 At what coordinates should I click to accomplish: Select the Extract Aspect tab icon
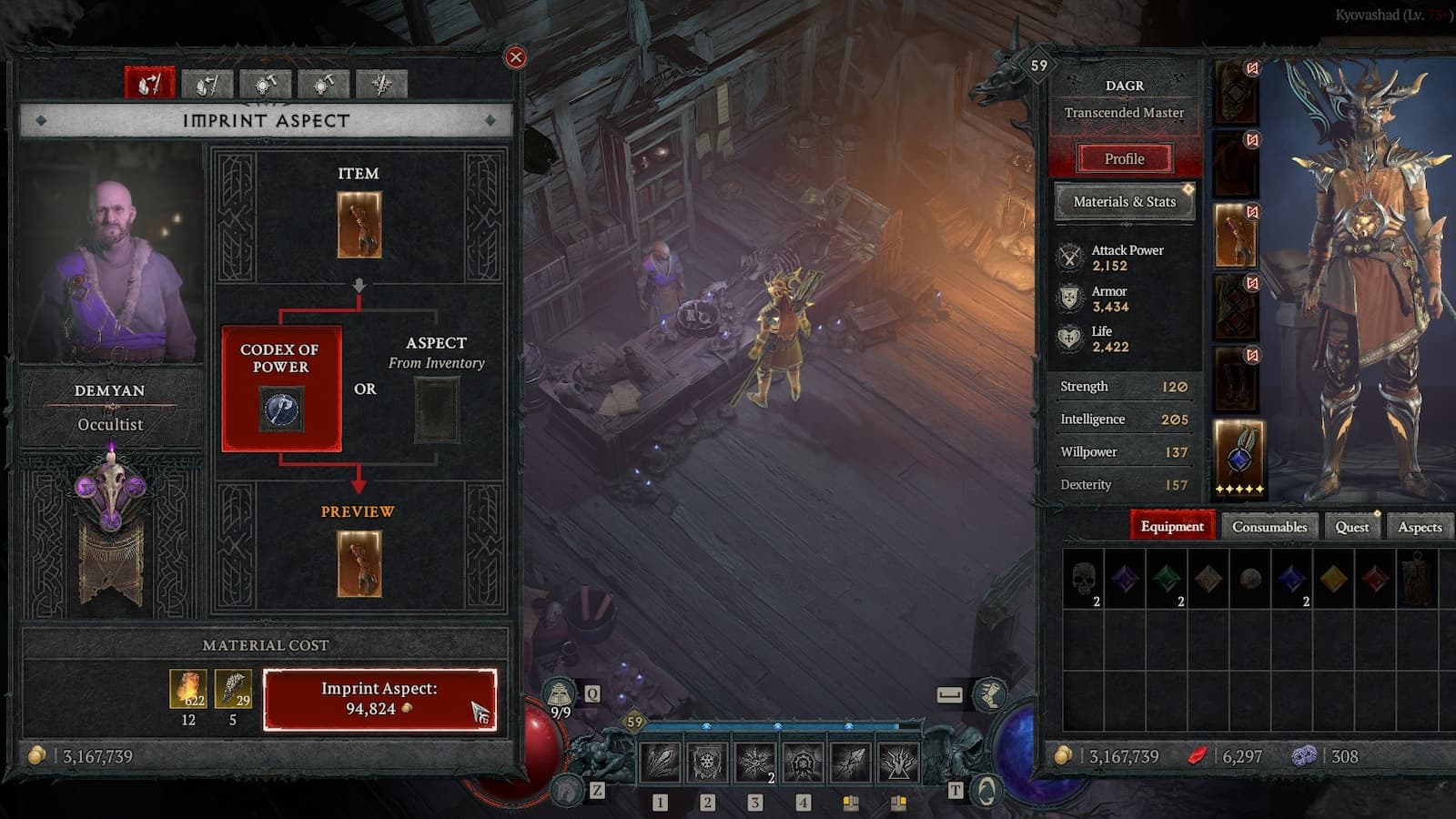tap(207, 84)
